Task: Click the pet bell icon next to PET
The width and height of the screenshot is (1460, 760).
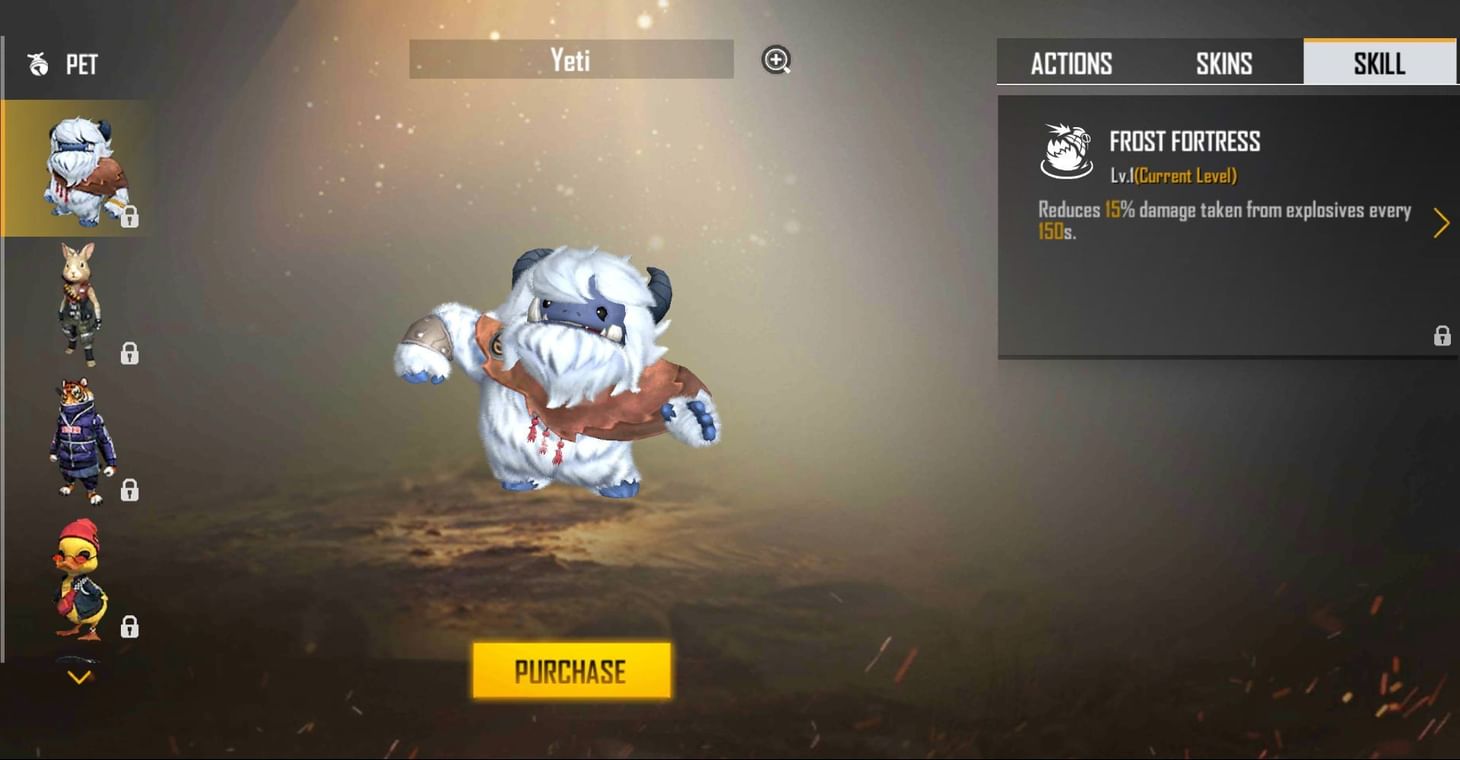Action: (x=37, y=65)
